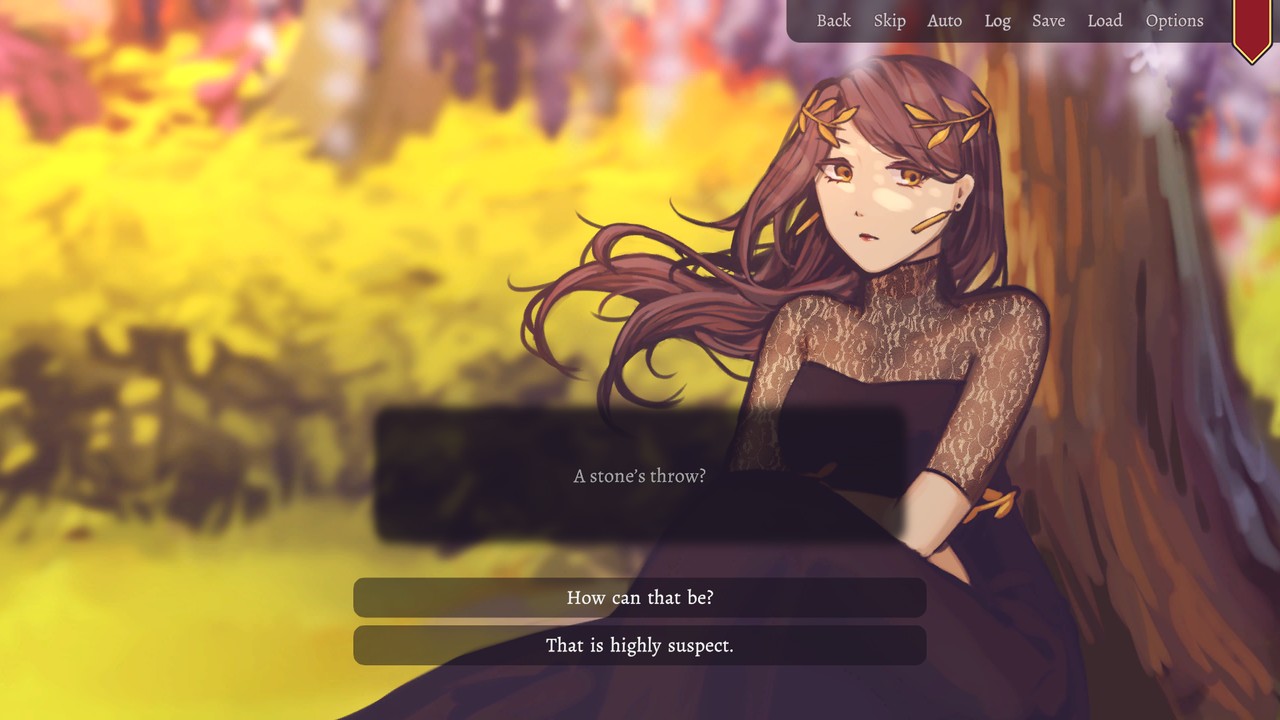This screenshot has height=720, width=1280.
Task: Click the "A stone's throw?" dialogue text
Action: point(639,476)
